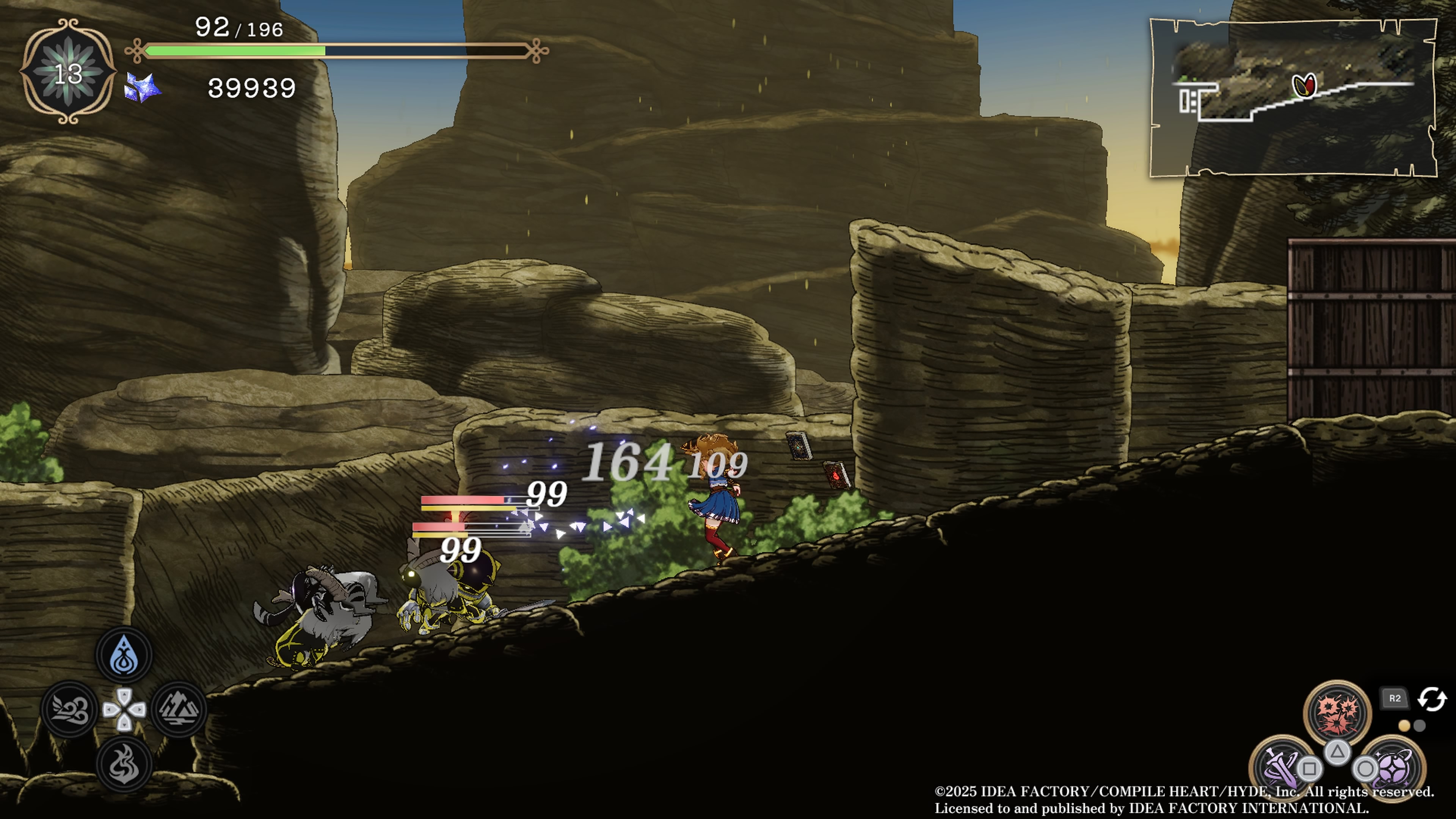The height and width of the screenshot is (819, 1456).
Task: Select the blue water drop element
Action: tap(124, 655)
